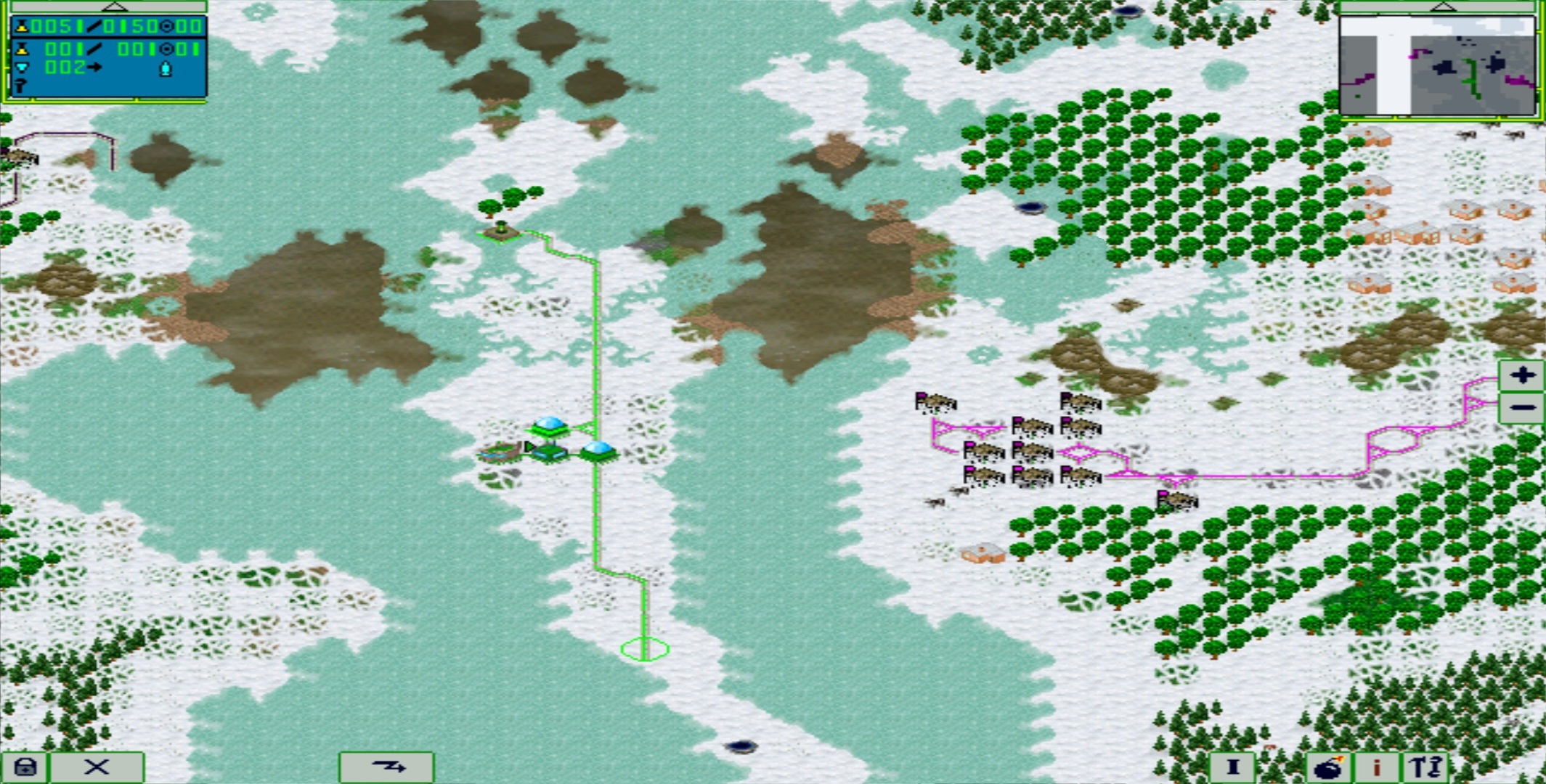Collapse the minimap panel via its triangle arrow
1546x784 pixels.
pyautogui.click(x=1444, y=7)
